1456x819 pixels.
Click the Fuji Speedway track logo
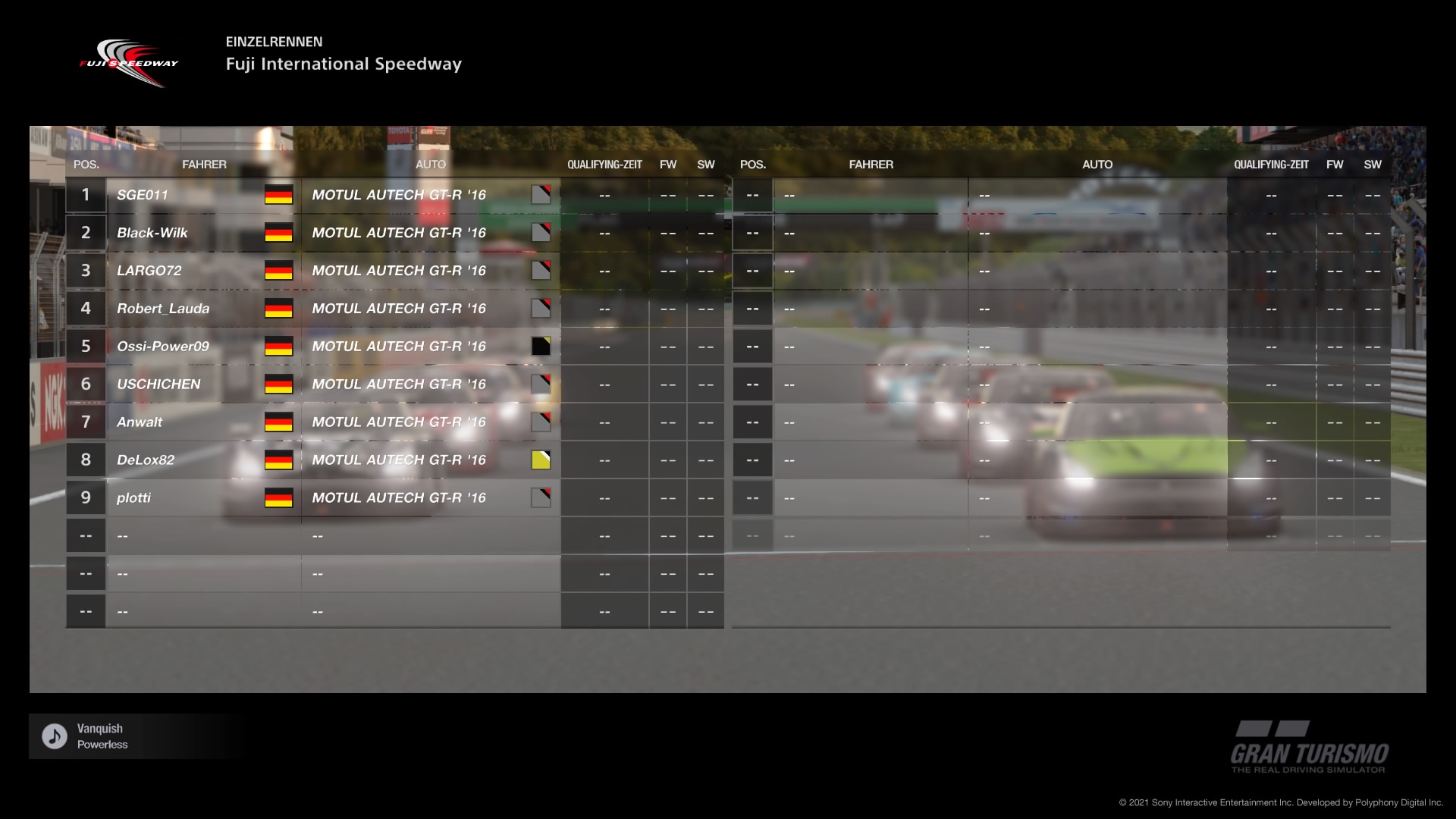point(130,61)
